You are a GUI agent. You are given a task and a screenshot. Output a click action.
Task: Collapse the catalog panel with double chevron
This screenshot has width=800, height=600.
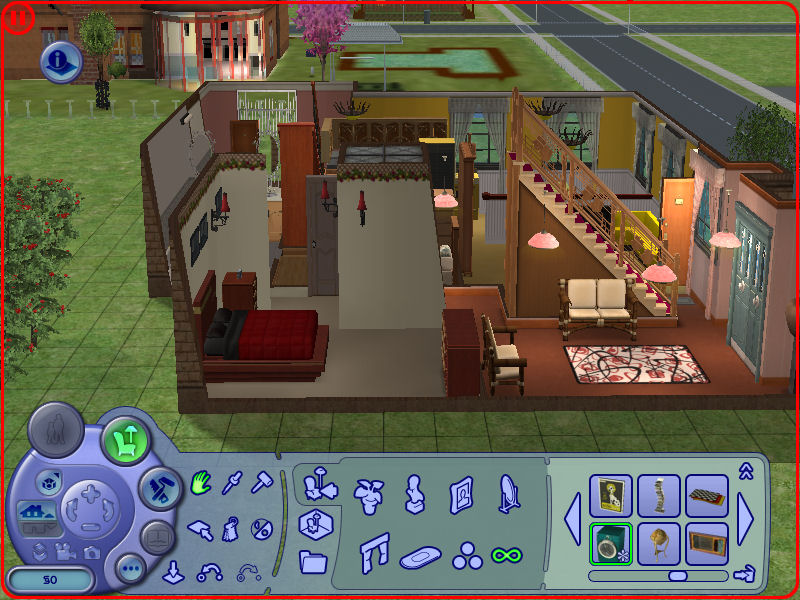coord(744,469)
